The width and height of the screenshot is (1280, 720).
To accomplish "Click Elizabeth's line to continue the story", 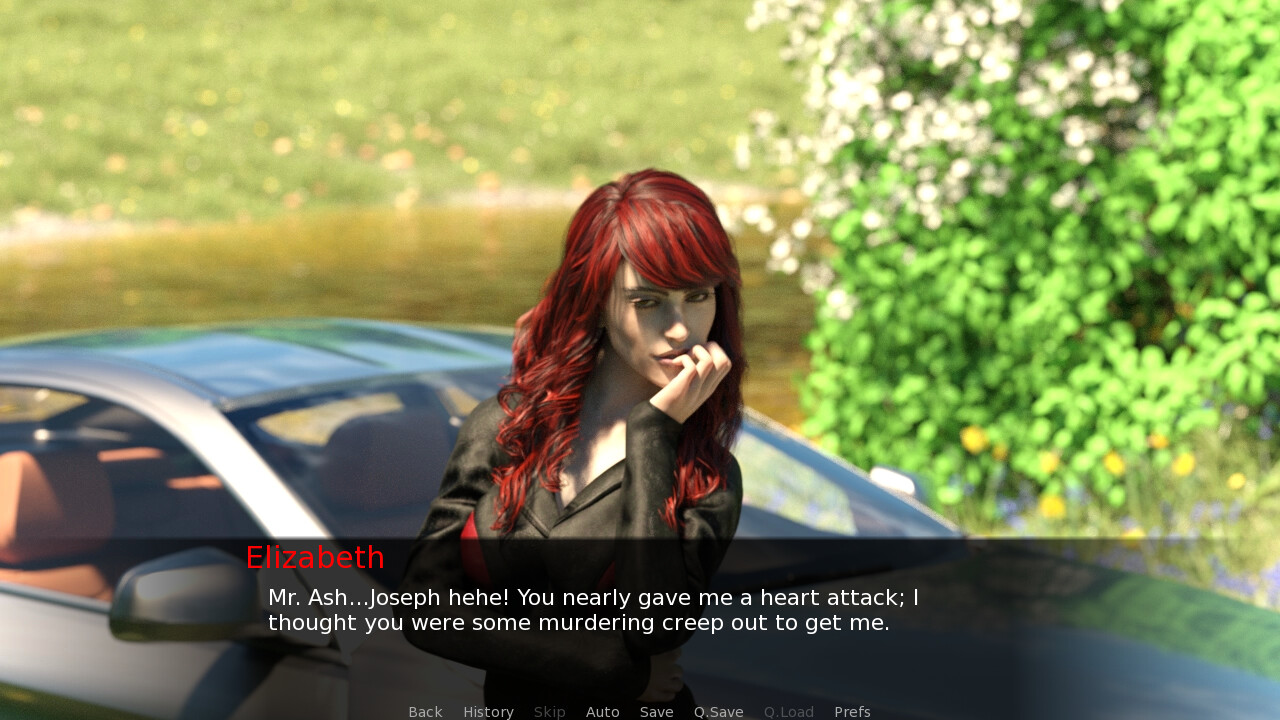I will 594,610.
